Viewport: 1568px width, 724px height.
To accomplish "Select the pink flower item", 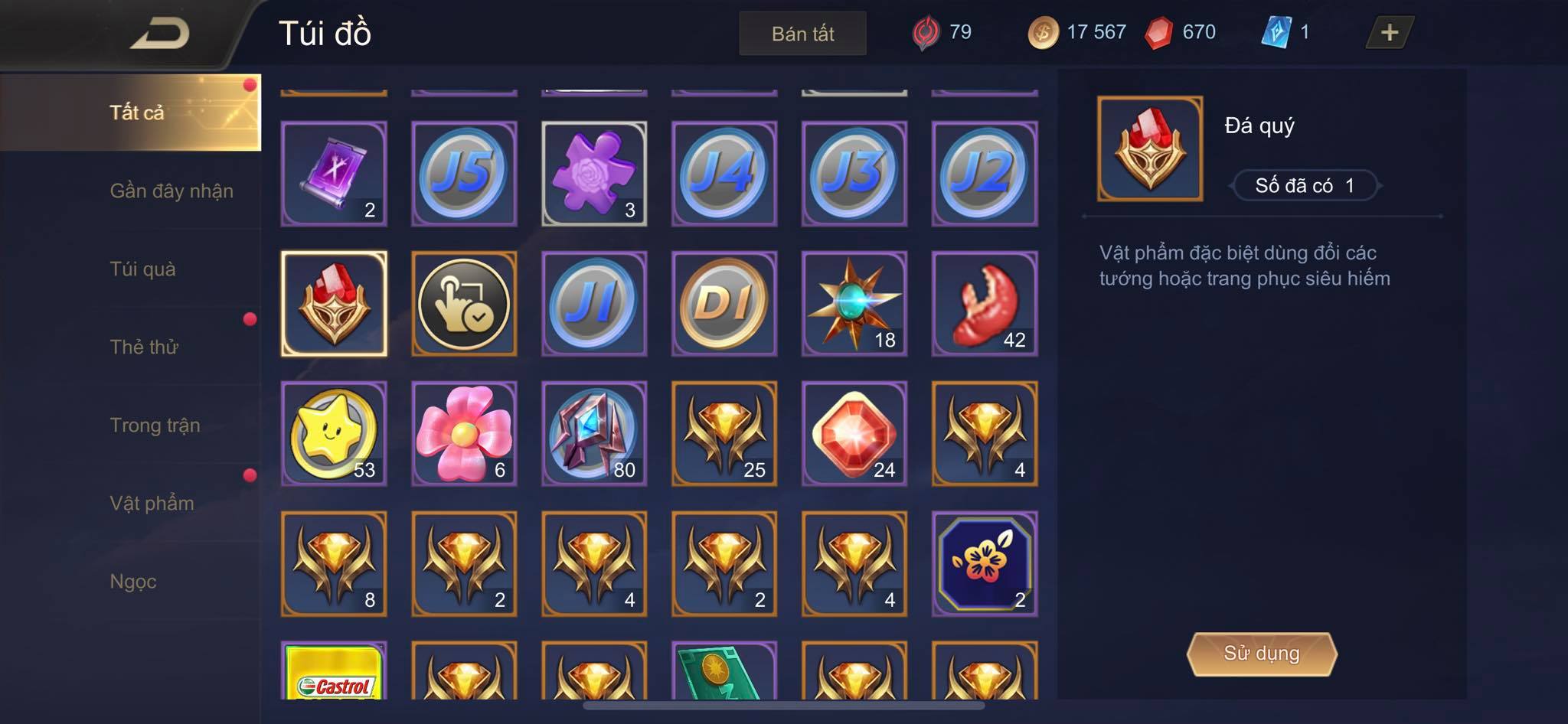I will [464, 434].
